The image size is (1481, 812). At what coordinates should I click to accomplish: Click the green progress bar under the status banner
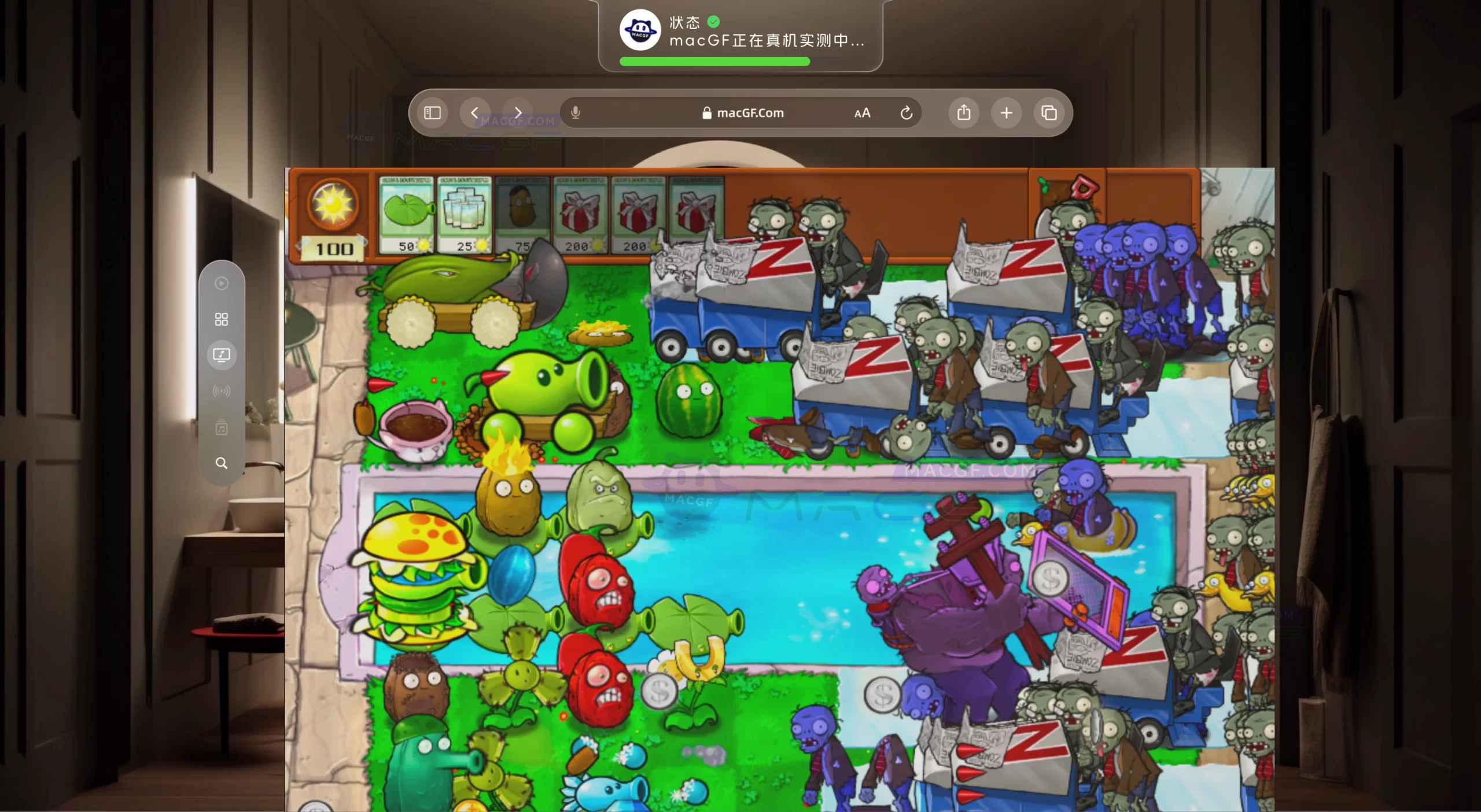[x=714, y=62]
